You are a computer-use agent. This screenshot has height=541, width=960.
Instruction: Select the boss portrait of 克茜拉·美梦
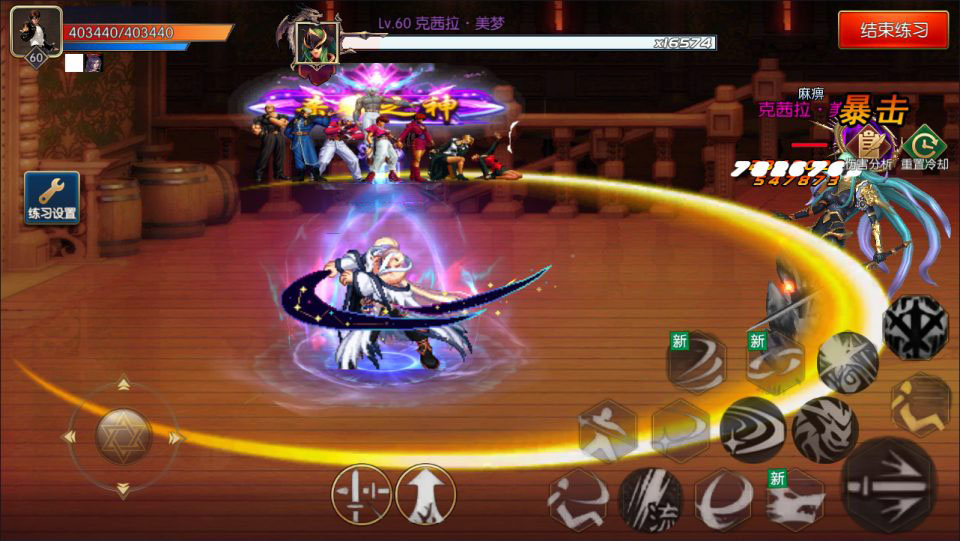[x=315, y=42]
